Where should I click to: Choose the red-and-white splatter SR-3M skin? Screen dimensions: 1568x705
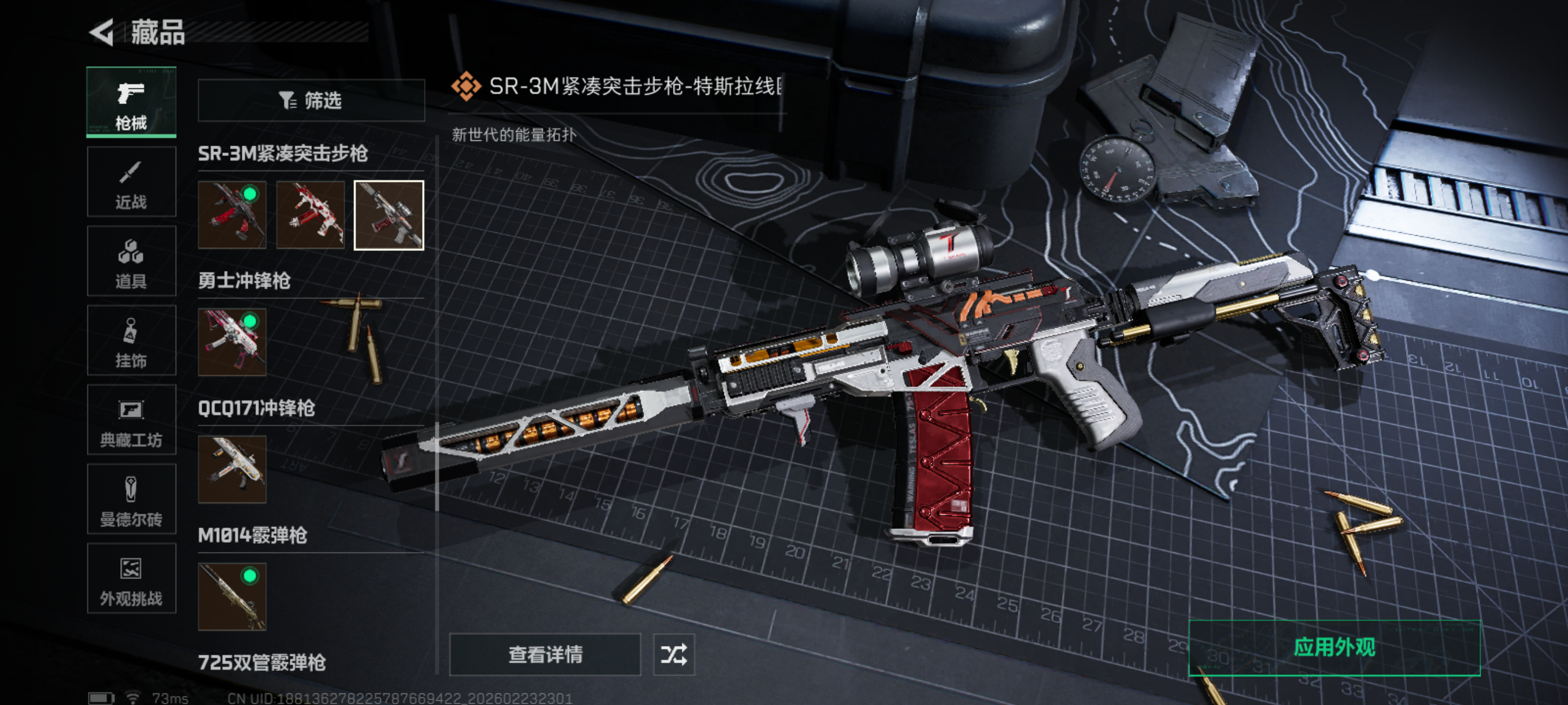point(310,215)
